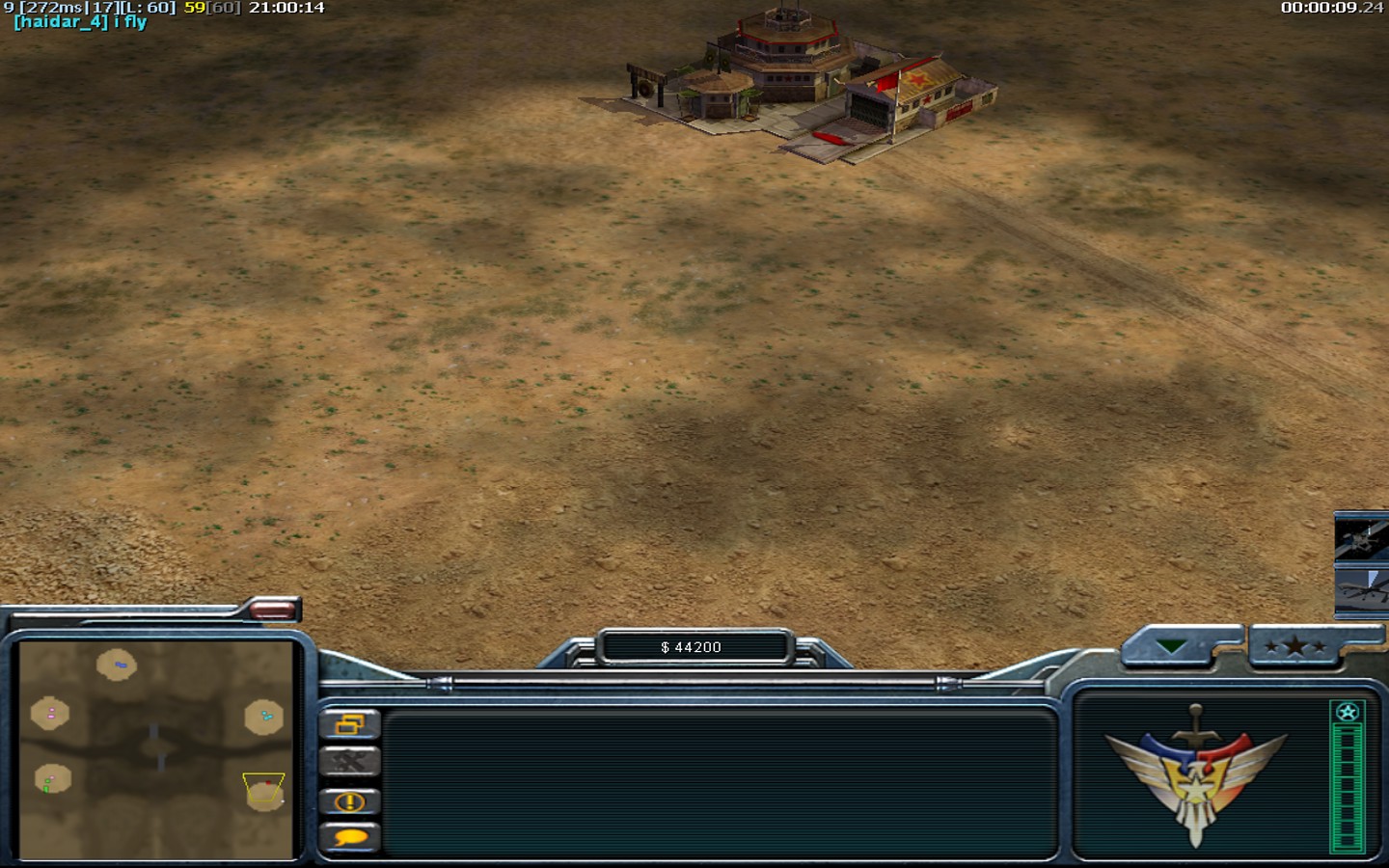This screenshot has width=1389, height=868.
Task: Open chat with the speech bubble button
Action: (349, 837)
